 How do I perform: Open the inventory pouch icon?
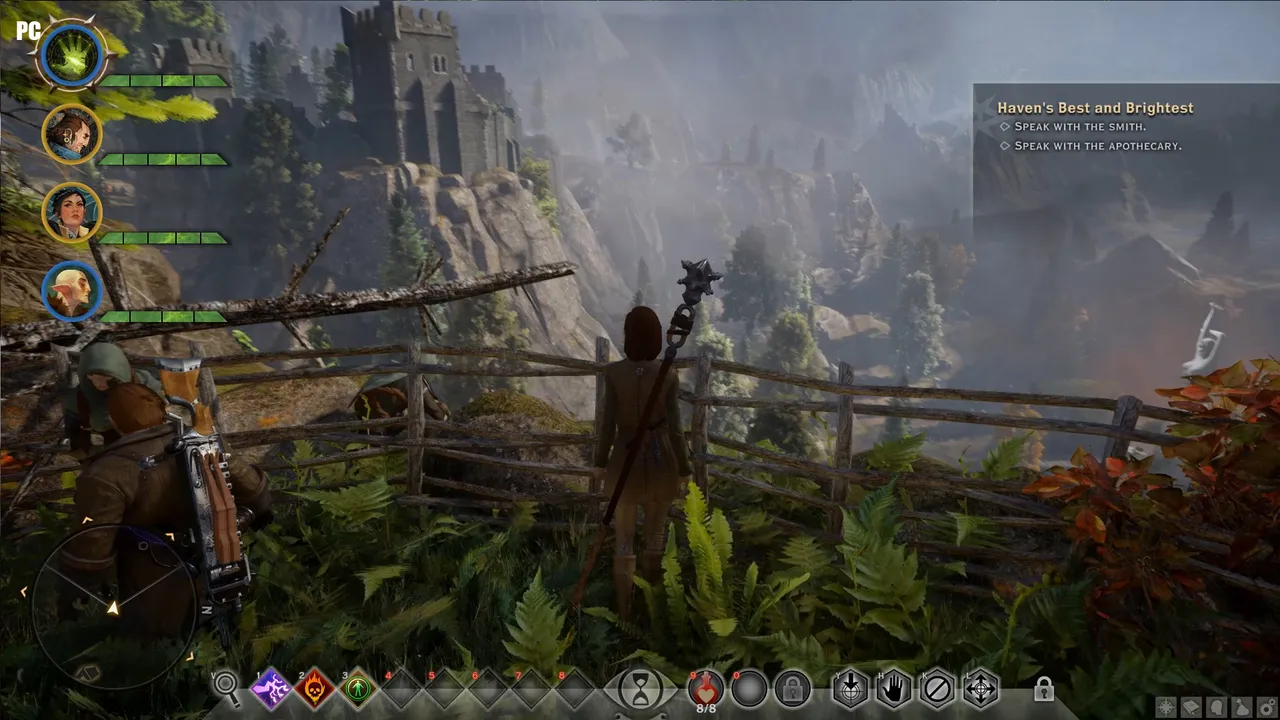(x=1242, y=708)
